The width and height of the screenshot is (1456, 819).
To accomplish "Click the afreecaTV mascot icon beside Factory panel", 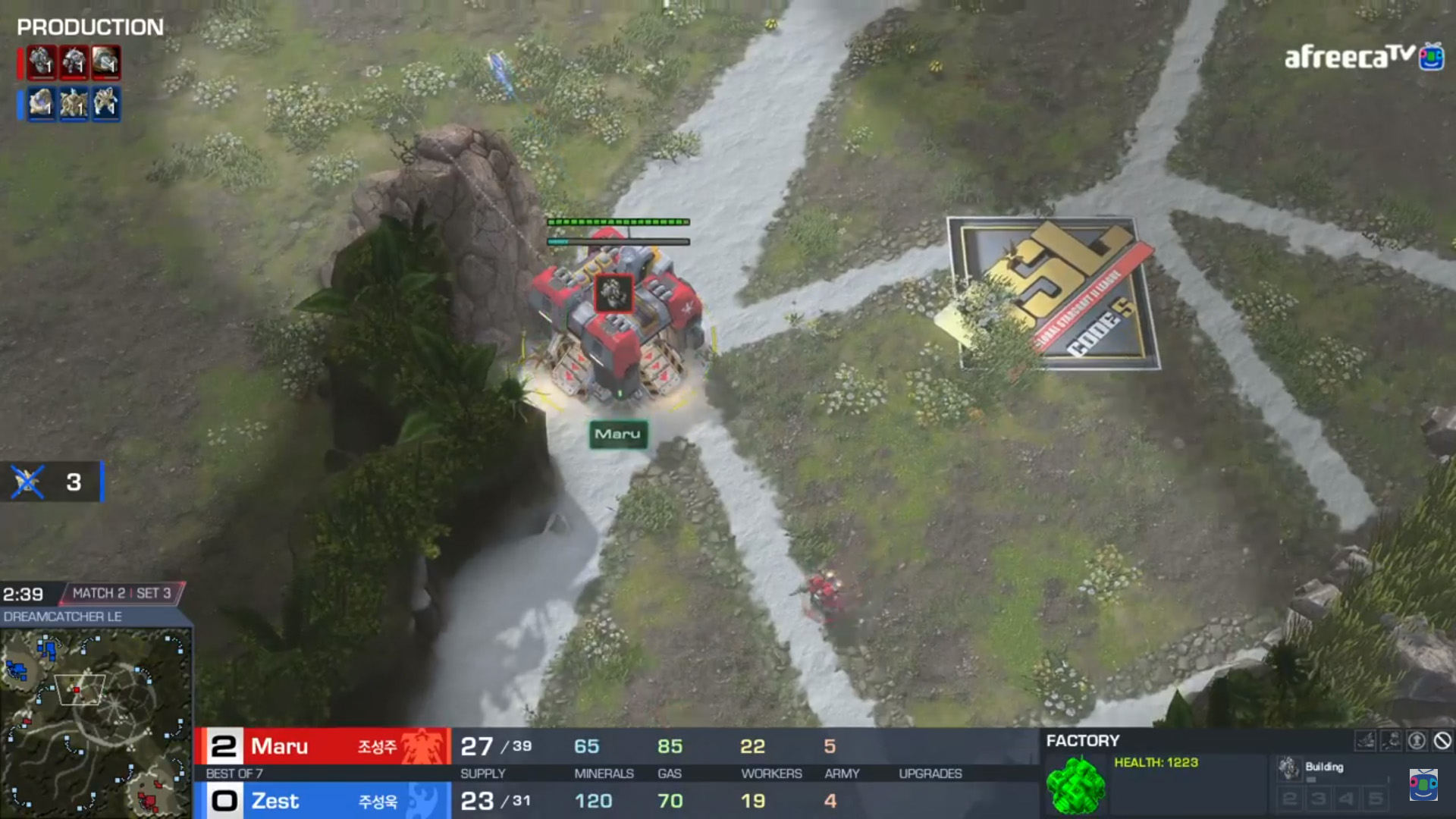I will coord(1423,785).
